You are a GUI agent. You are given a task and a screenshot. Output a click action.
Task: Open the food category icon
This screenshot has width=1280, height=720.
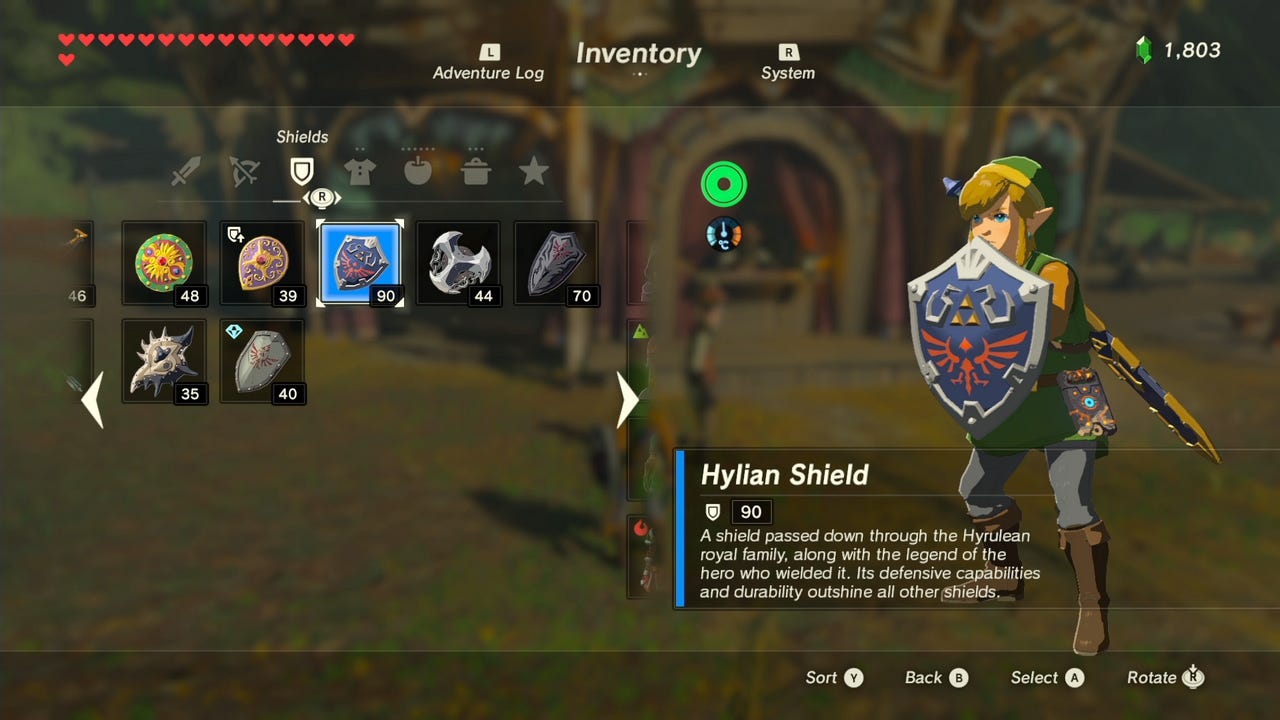click(x=417, y=170)
